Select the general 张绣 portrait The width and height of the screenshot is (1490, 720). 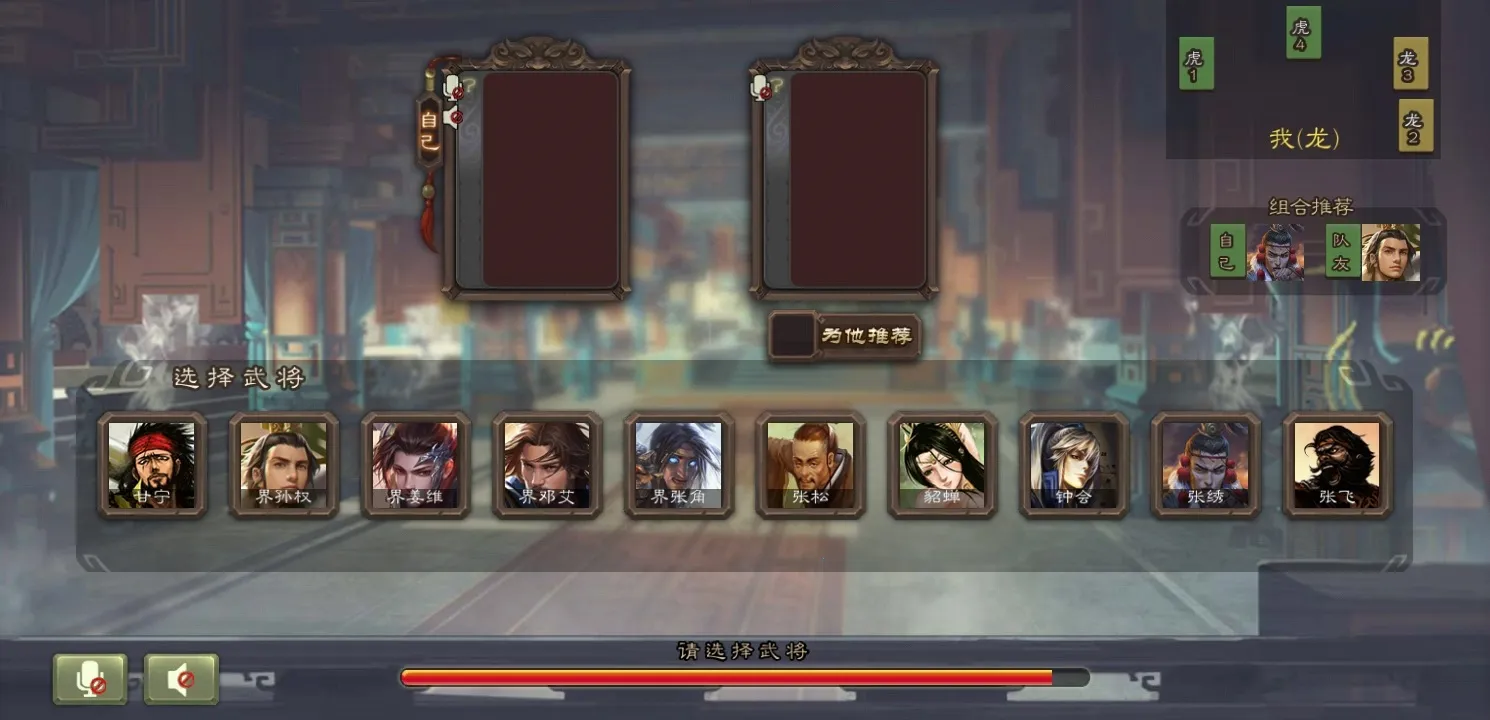(x=1205, y=466)
